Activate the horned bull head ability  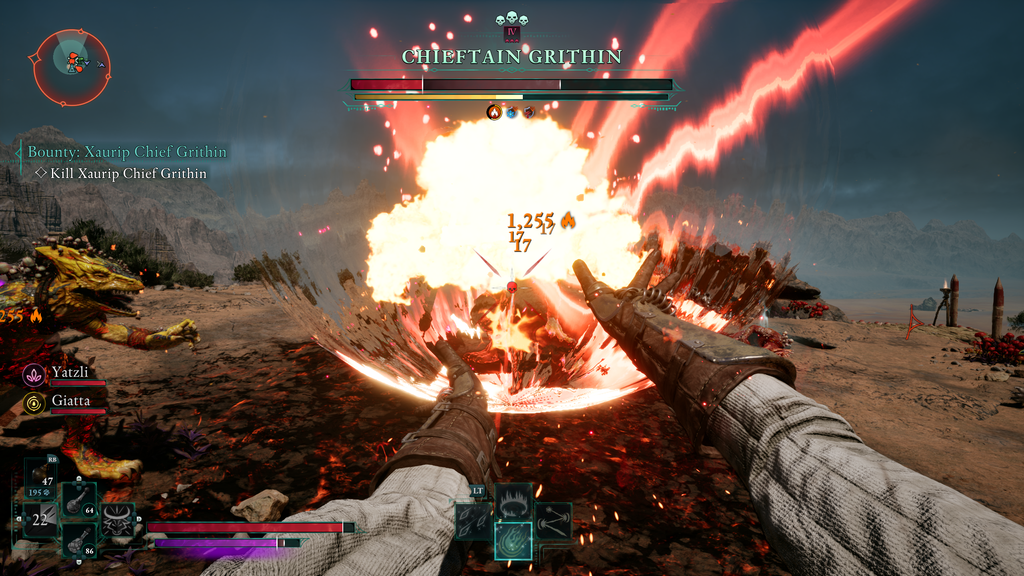pyautogui.click(x=118, y=519)
